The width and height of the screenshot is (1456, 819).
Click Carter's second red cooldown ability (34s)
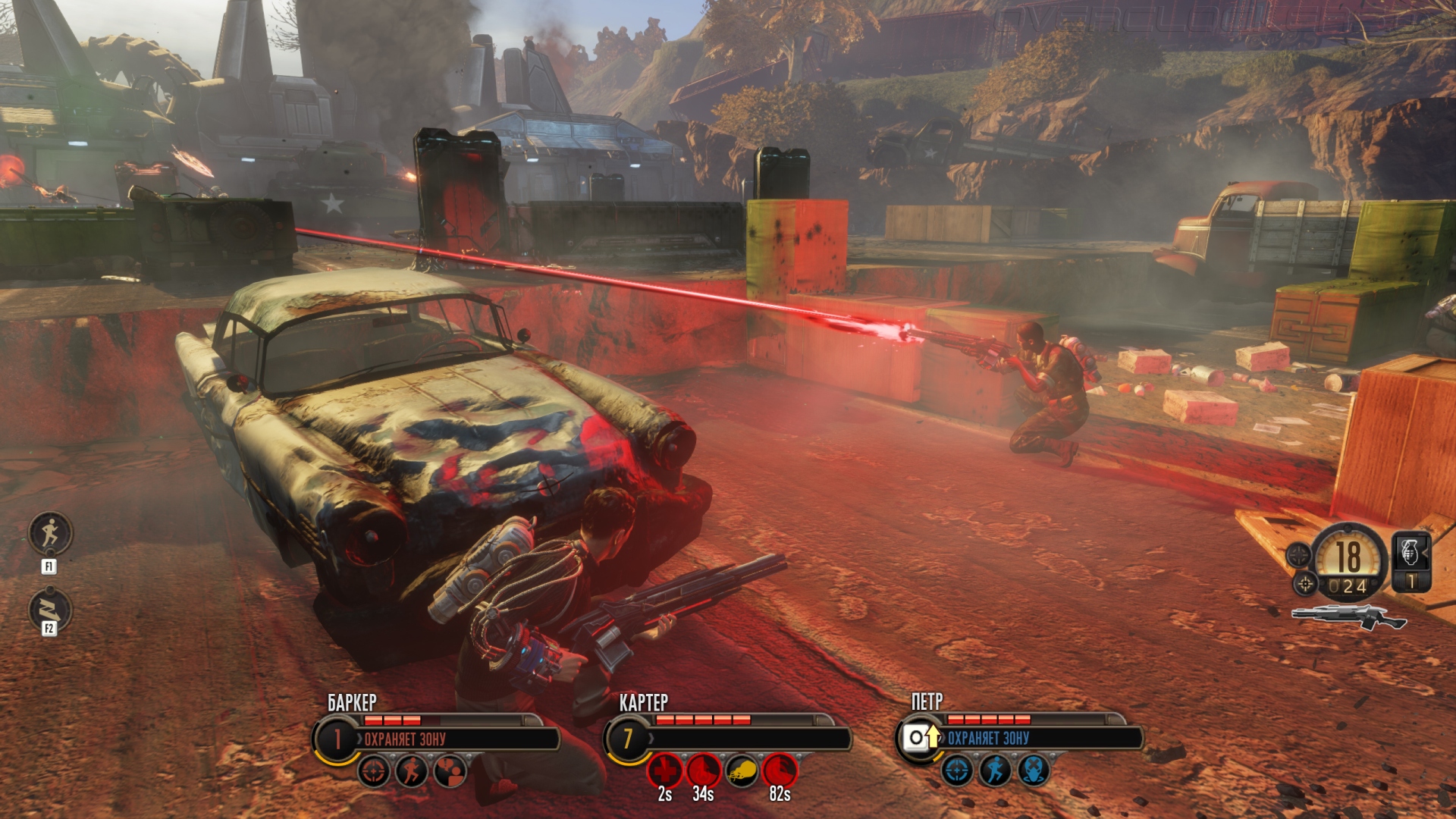pyautogui.click(x=703, y=771)
